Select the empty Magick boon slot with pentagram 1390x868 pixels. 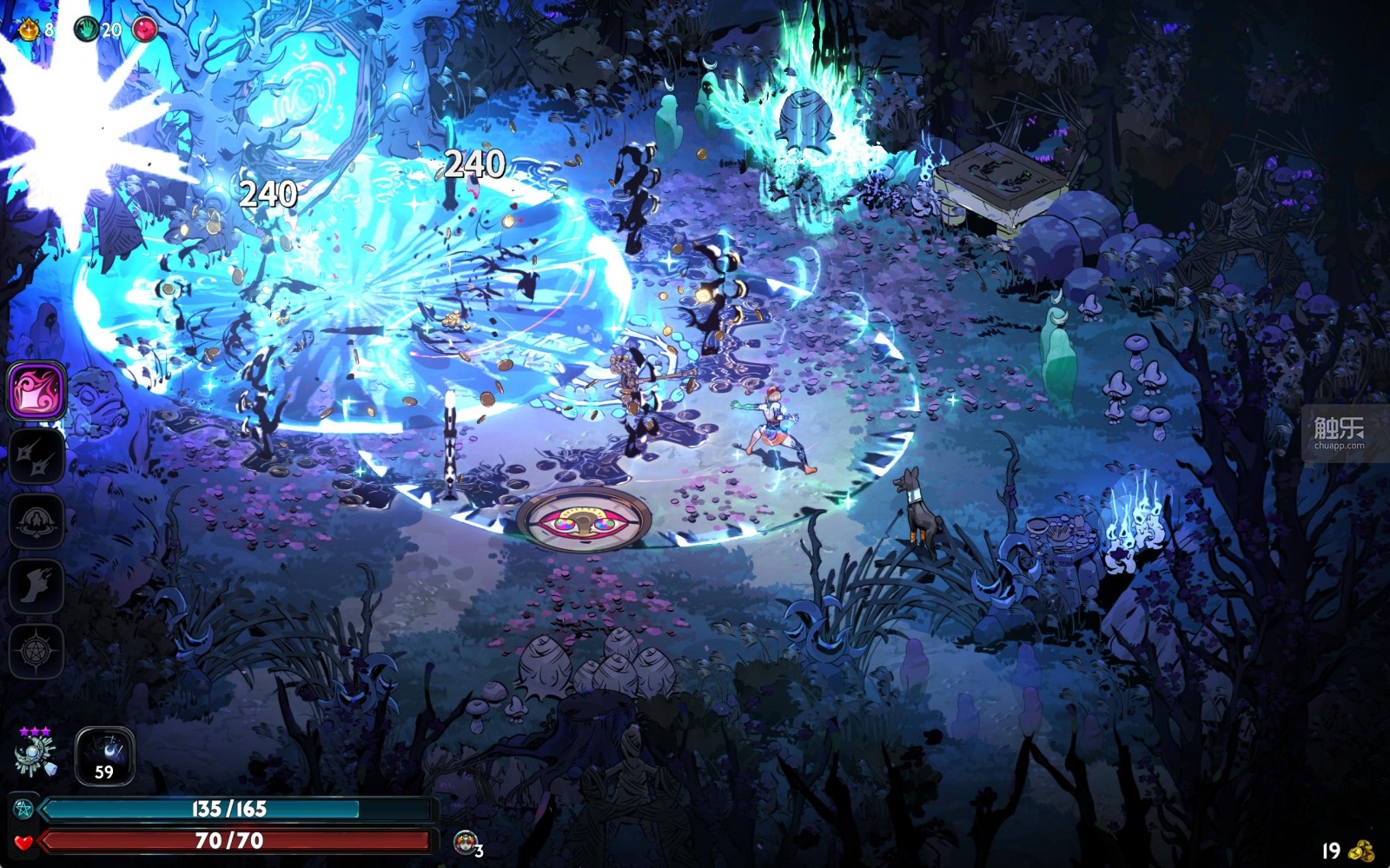tap(36, 650)
